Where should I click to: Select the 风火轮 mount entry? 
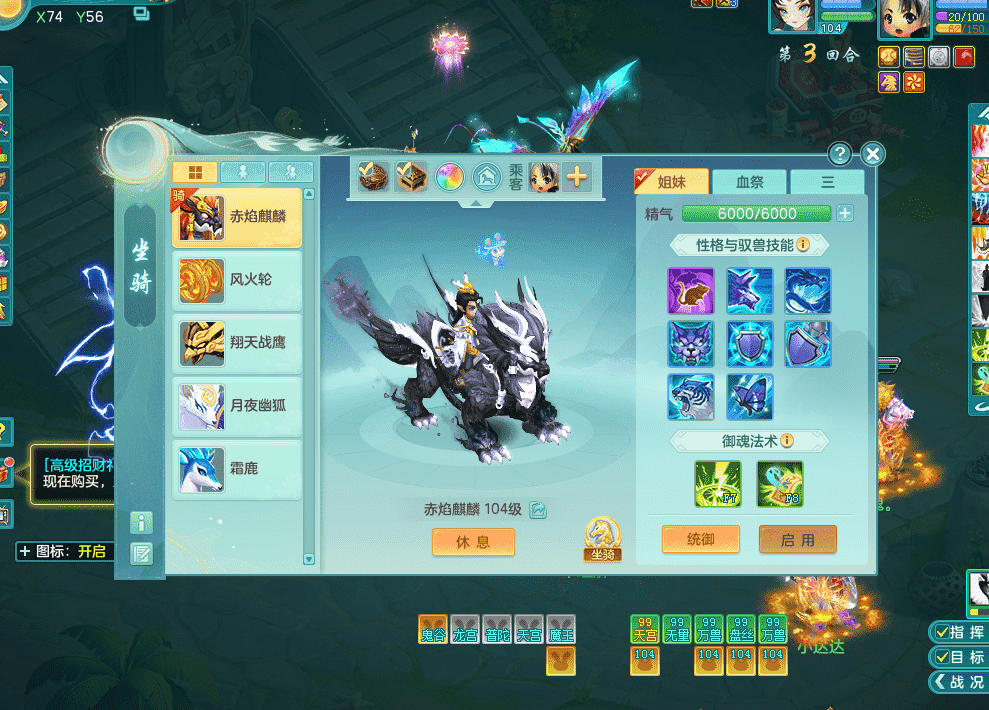(237, 280)
